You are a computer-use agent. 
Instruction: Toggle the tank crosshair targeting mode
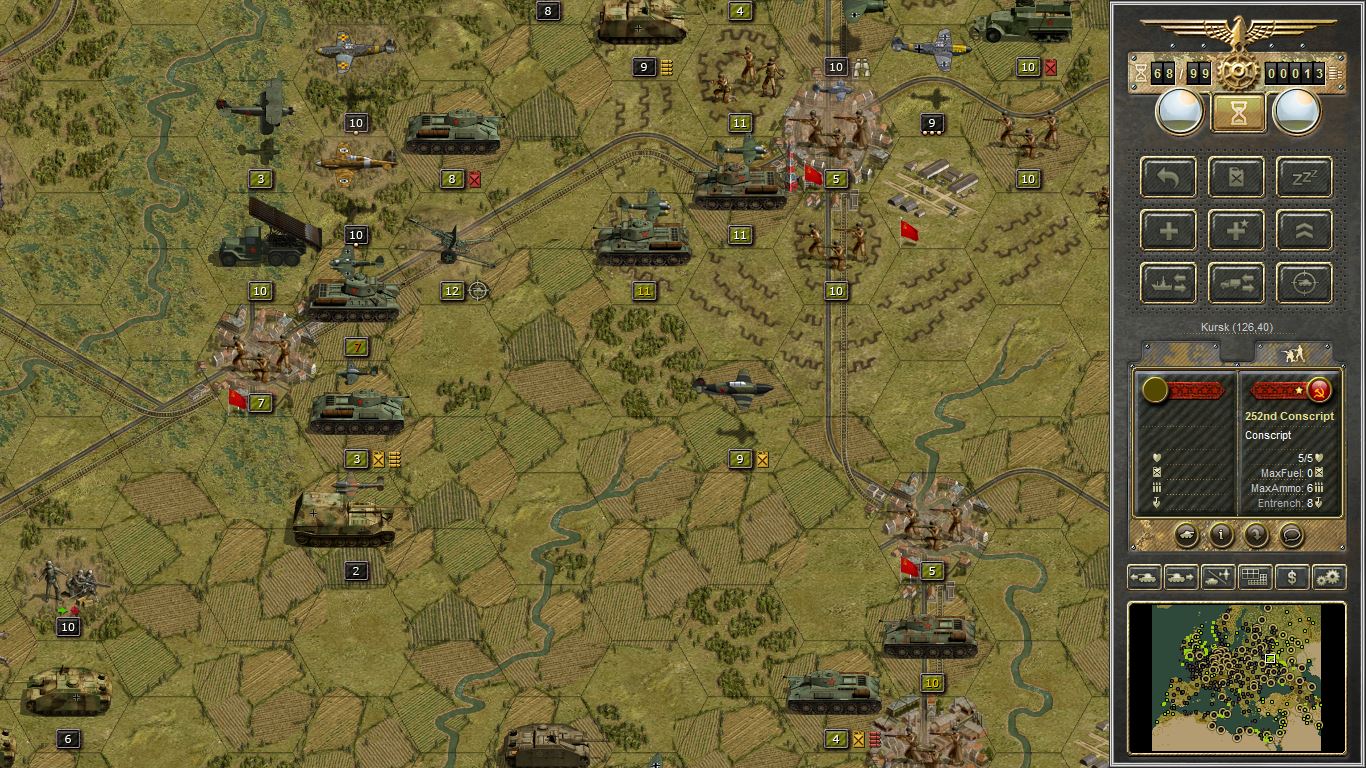(1303, 283)
